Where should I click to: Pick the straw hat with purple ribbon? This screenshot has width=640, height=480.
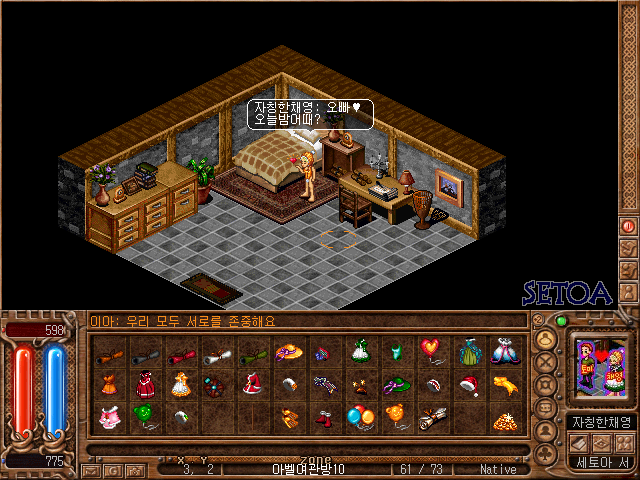(288, 351)
